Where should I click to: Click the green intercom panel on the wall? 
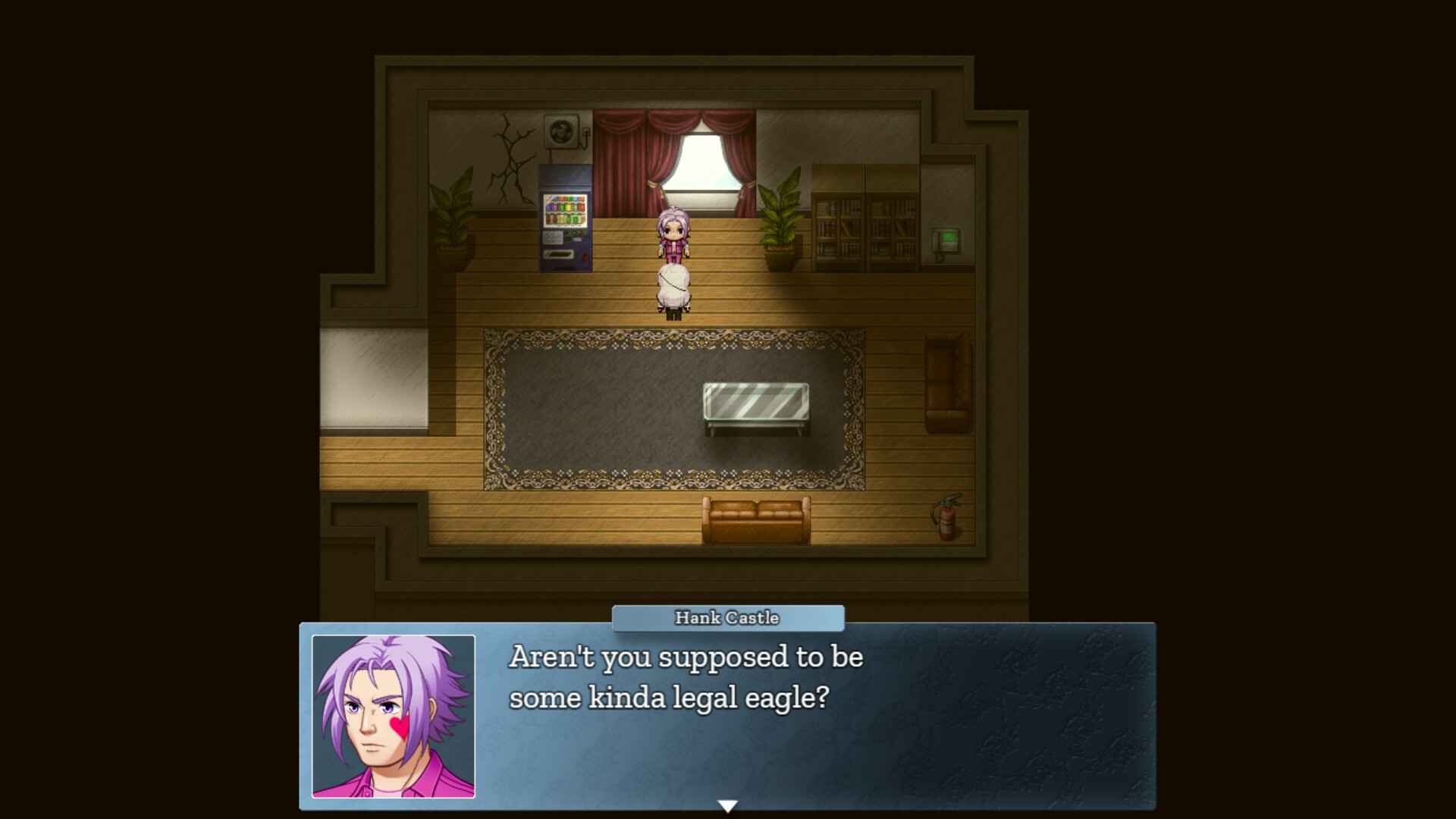click(x=944, y=239)
